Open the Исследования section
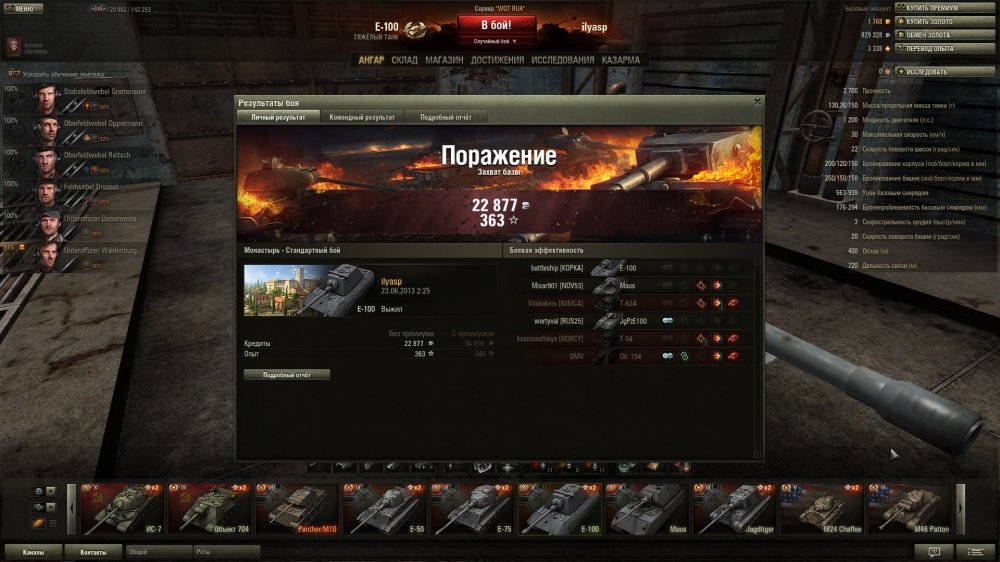Screen dimensions: 1000x562 (x=563, y=60)
